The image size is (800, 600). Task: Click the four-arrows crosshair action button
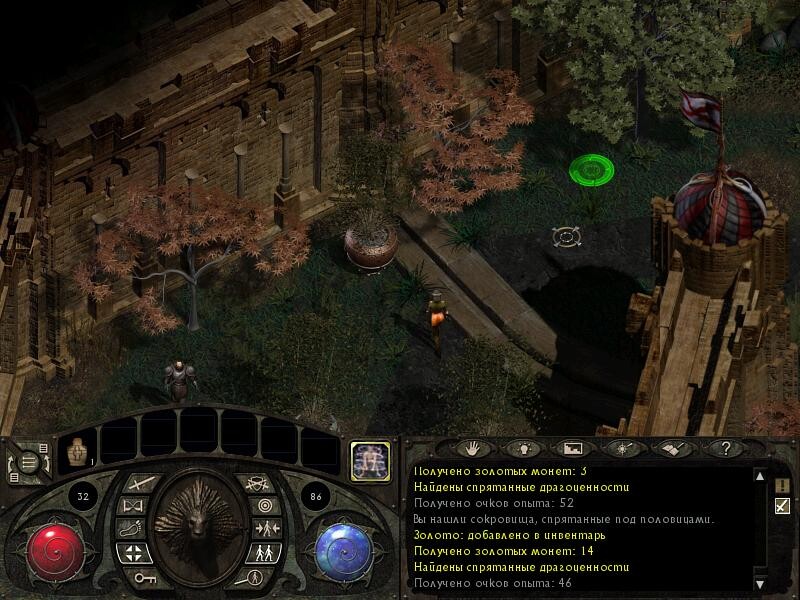click(x=133, y=552)
